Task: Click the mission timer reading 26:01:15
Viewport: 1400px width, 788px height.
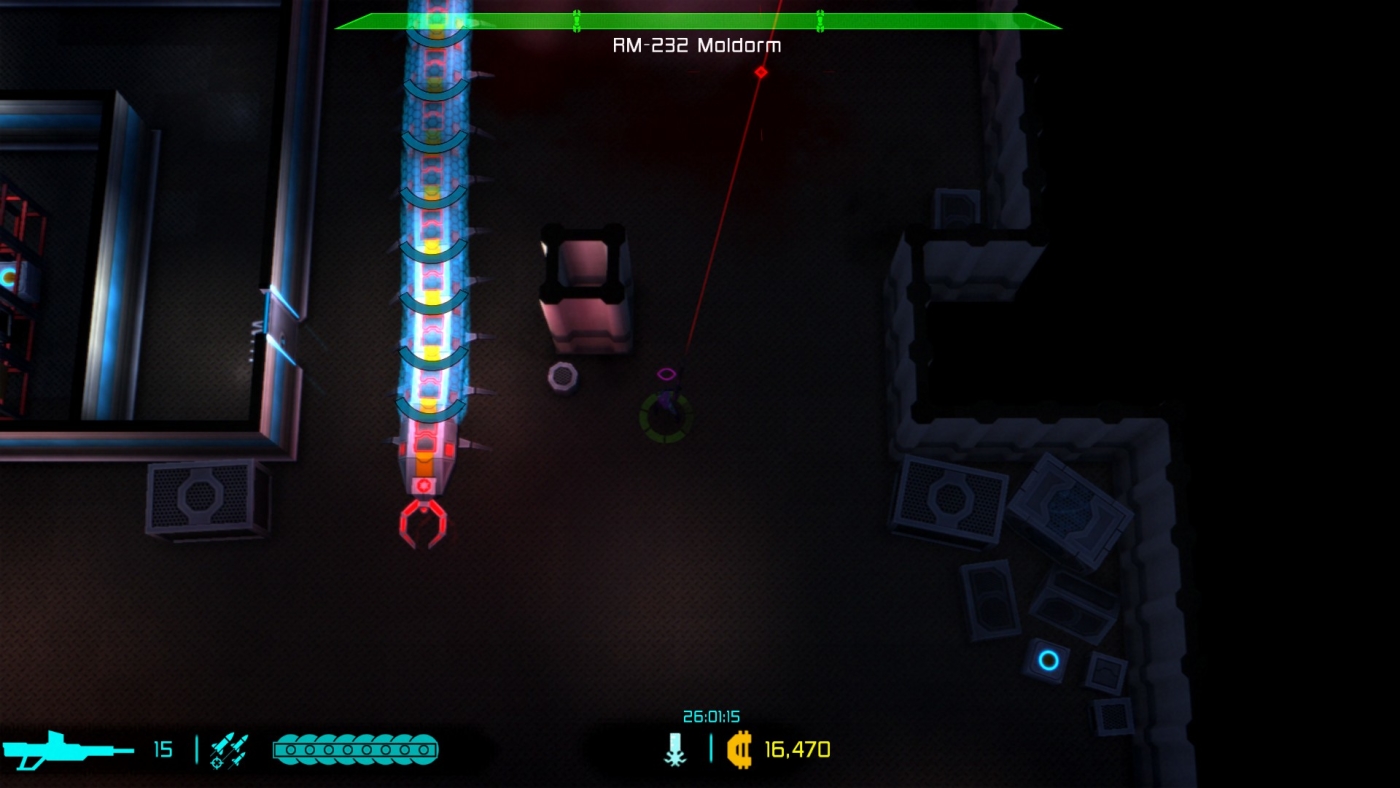Action: (714, 716)
